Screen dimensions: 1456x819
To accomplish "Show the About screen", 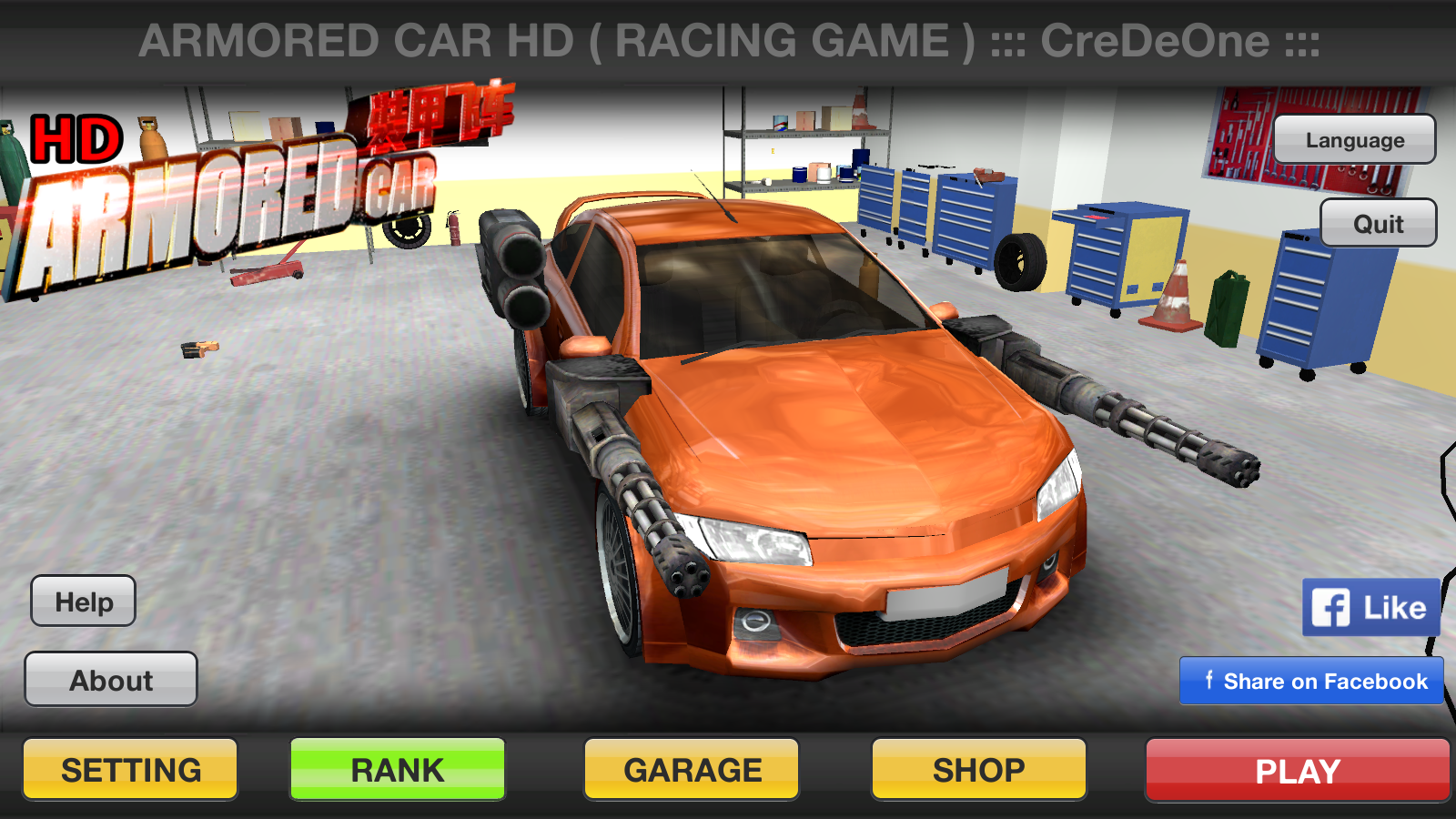I will [111, 680].
